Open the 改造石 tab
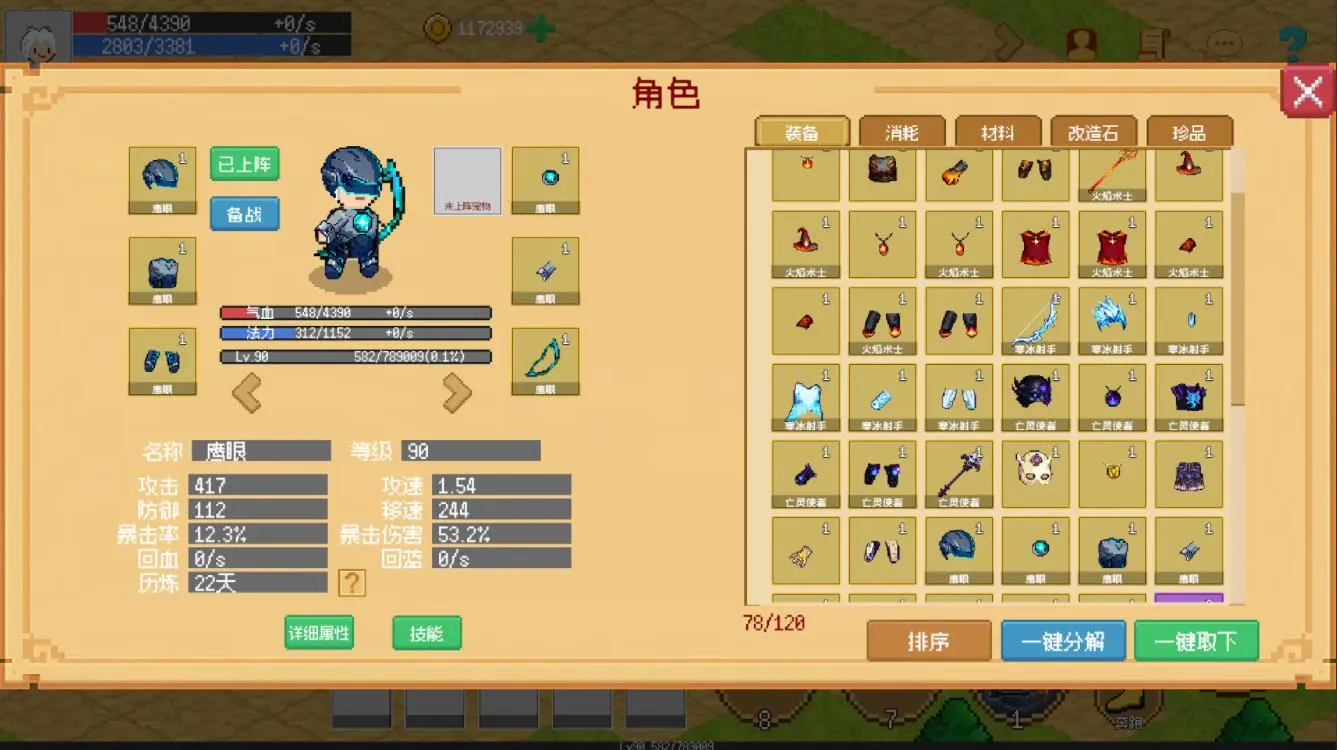1337x750 pixels. [x=1094, y=131]
